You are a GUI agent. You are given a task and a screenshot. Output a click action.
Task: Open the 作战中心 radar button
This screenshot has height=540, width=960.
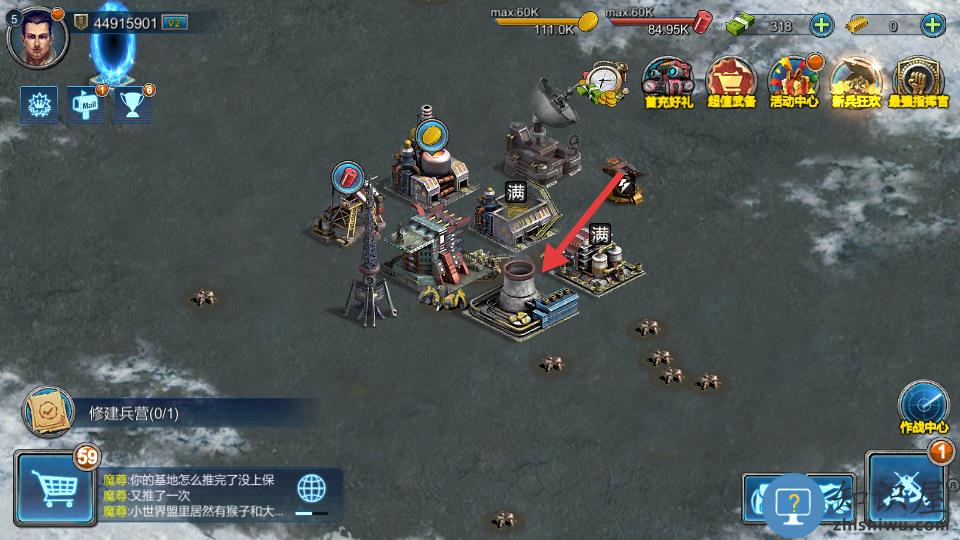point(922,405)
